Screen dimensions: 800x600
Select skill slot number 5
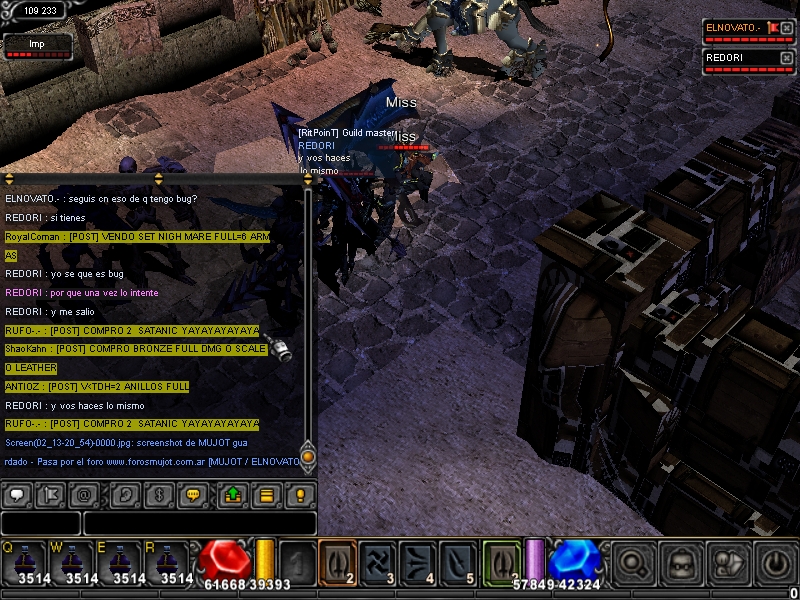(x=460, y=562)
